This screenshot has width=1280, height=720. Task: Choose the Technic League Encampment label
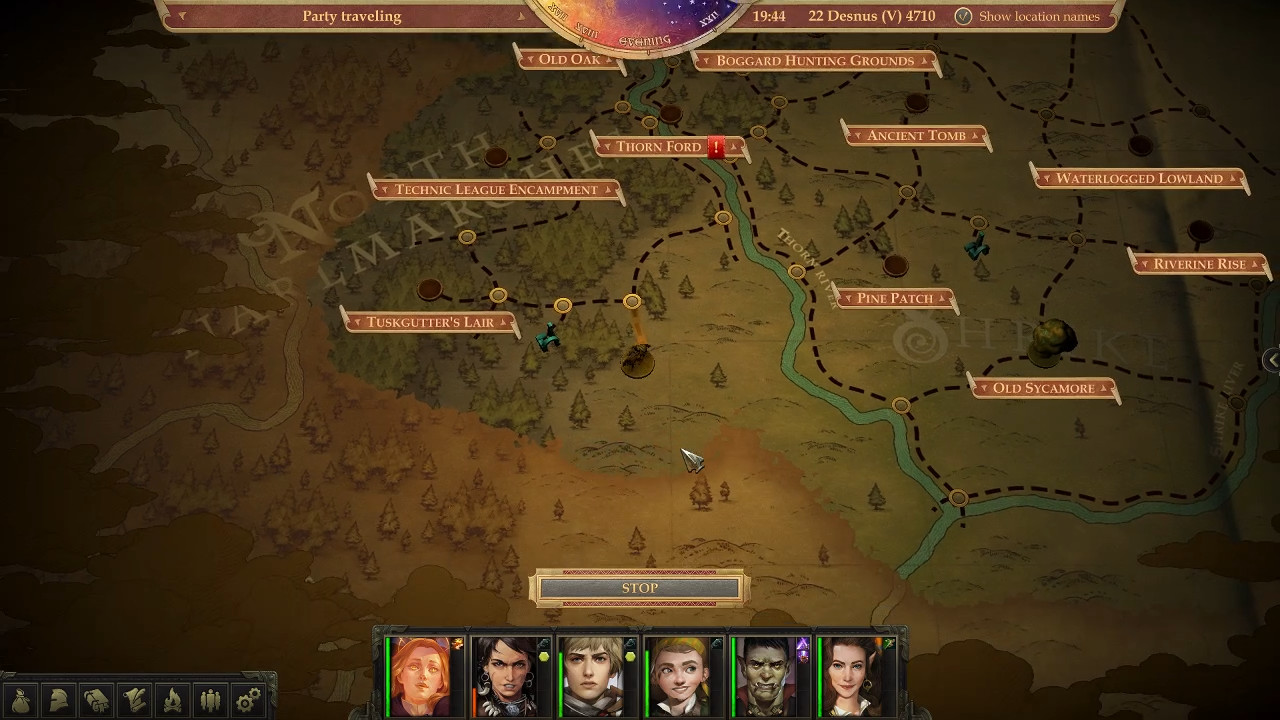coord(496,190)
